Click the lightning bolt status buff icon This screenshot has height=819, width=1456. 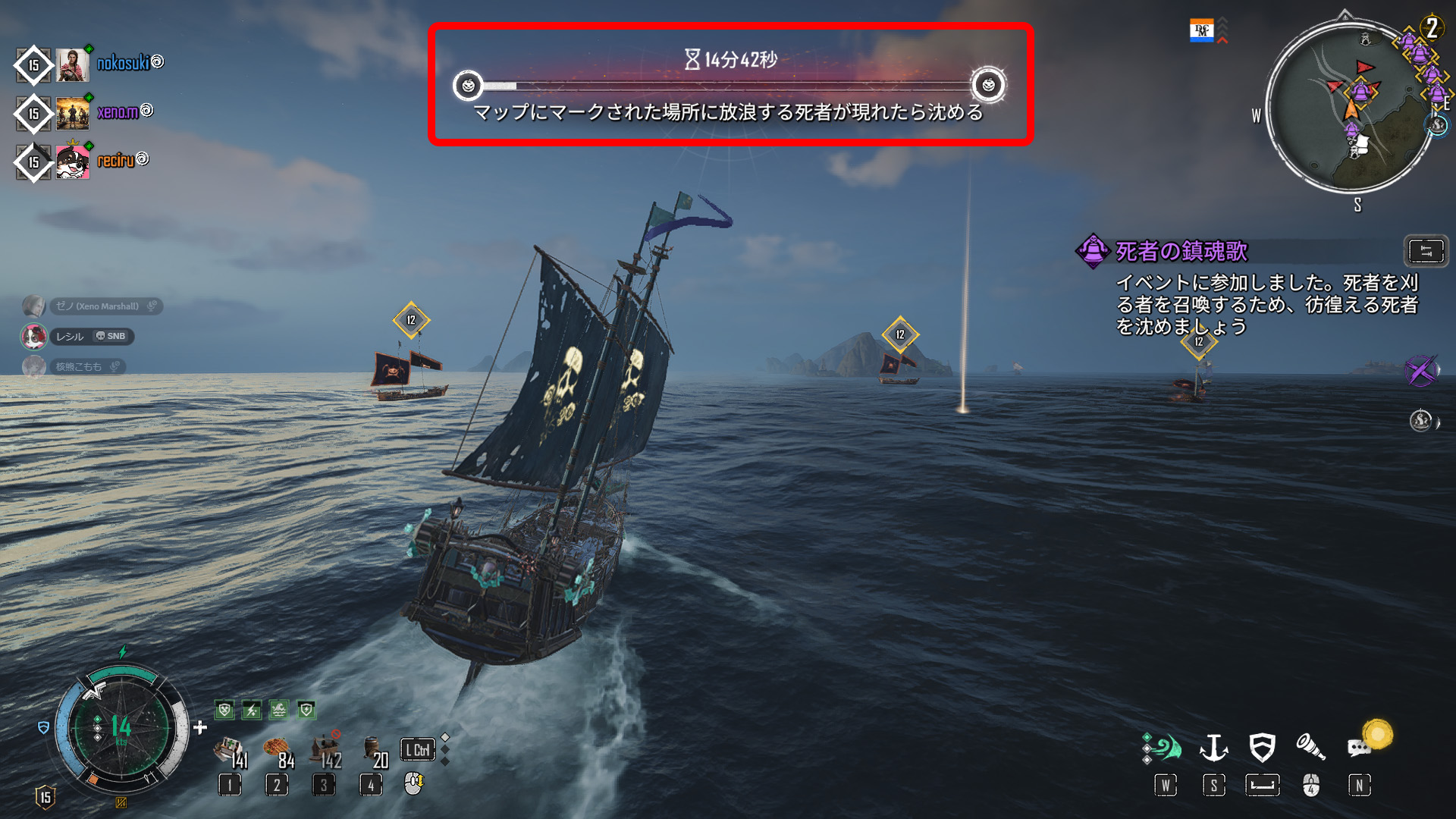tap(252, 711)
